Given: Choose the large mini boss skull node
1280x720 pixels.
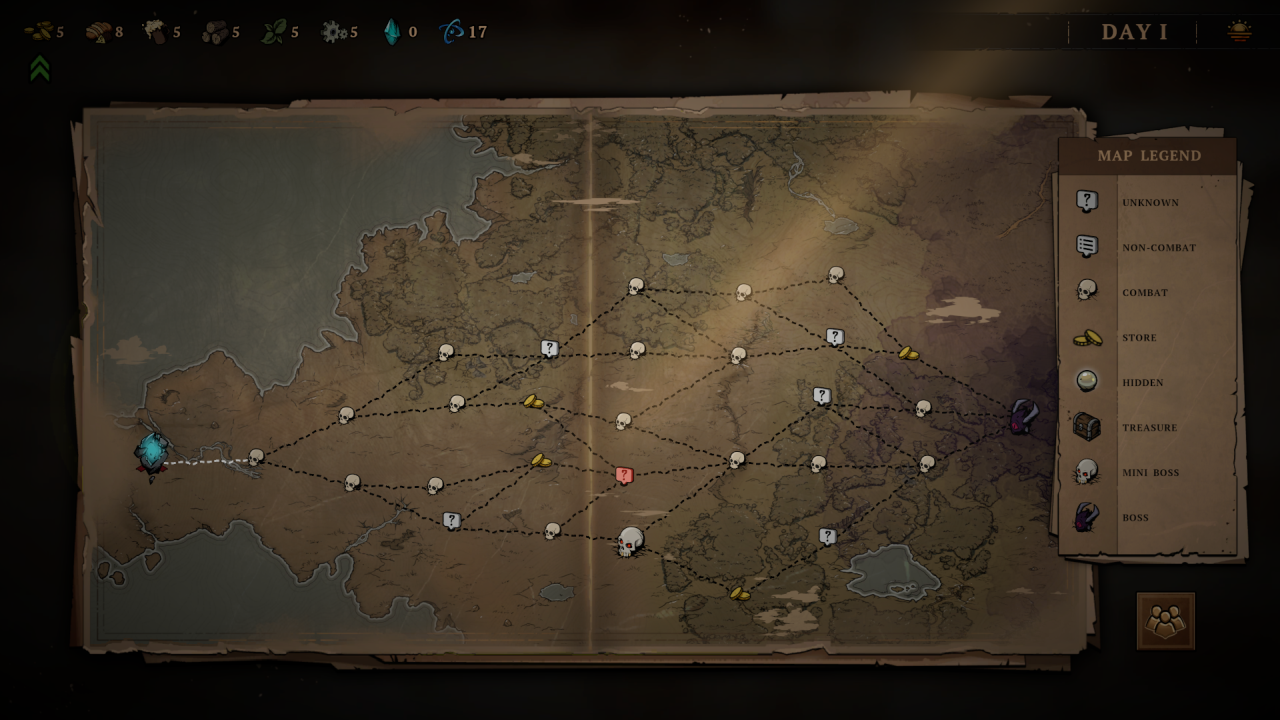Looking at the screenshot, I should 630,542.
